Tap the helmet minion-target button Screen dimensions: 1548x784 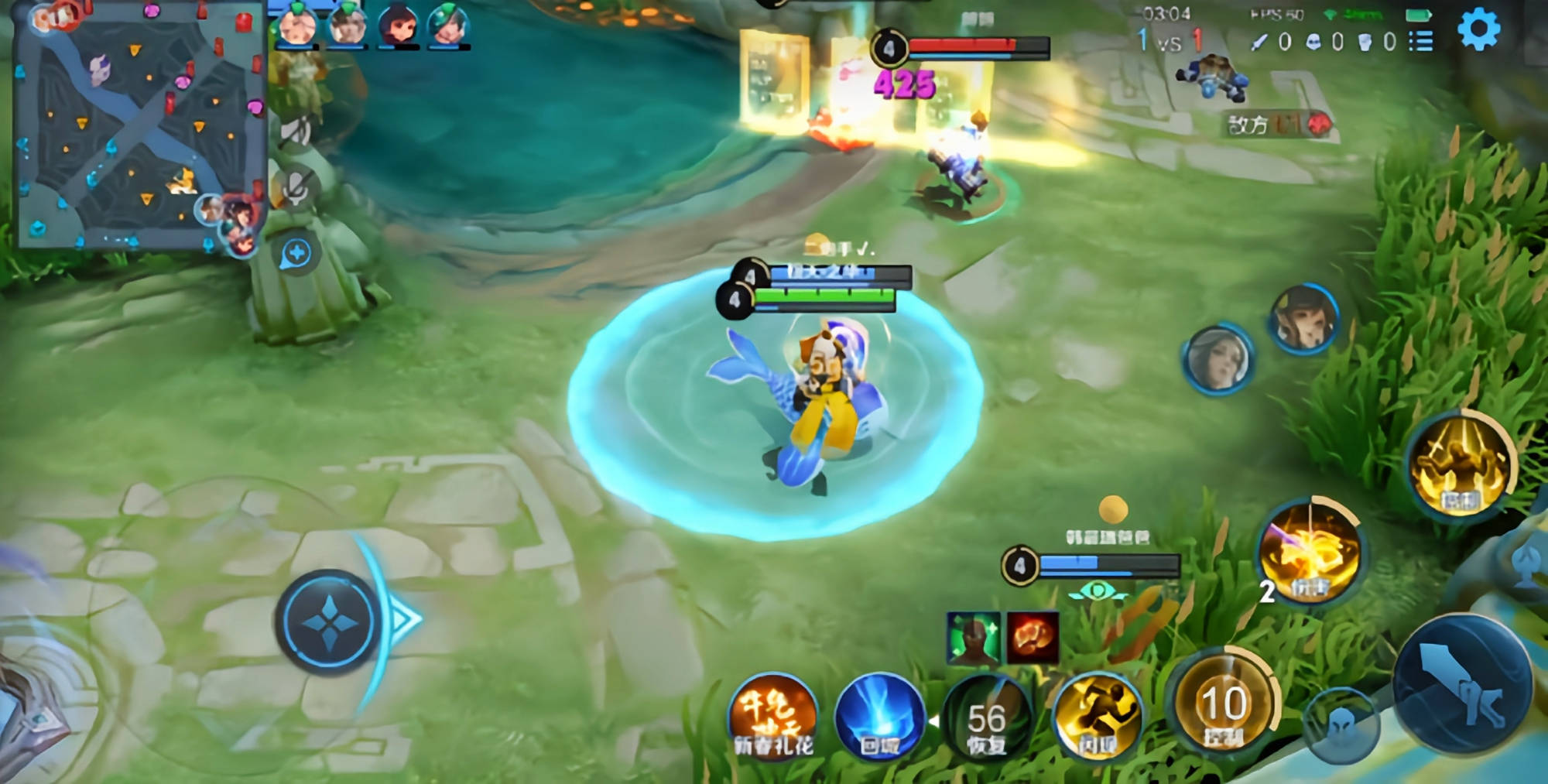pyautogui.click(x=1341, y=727)
